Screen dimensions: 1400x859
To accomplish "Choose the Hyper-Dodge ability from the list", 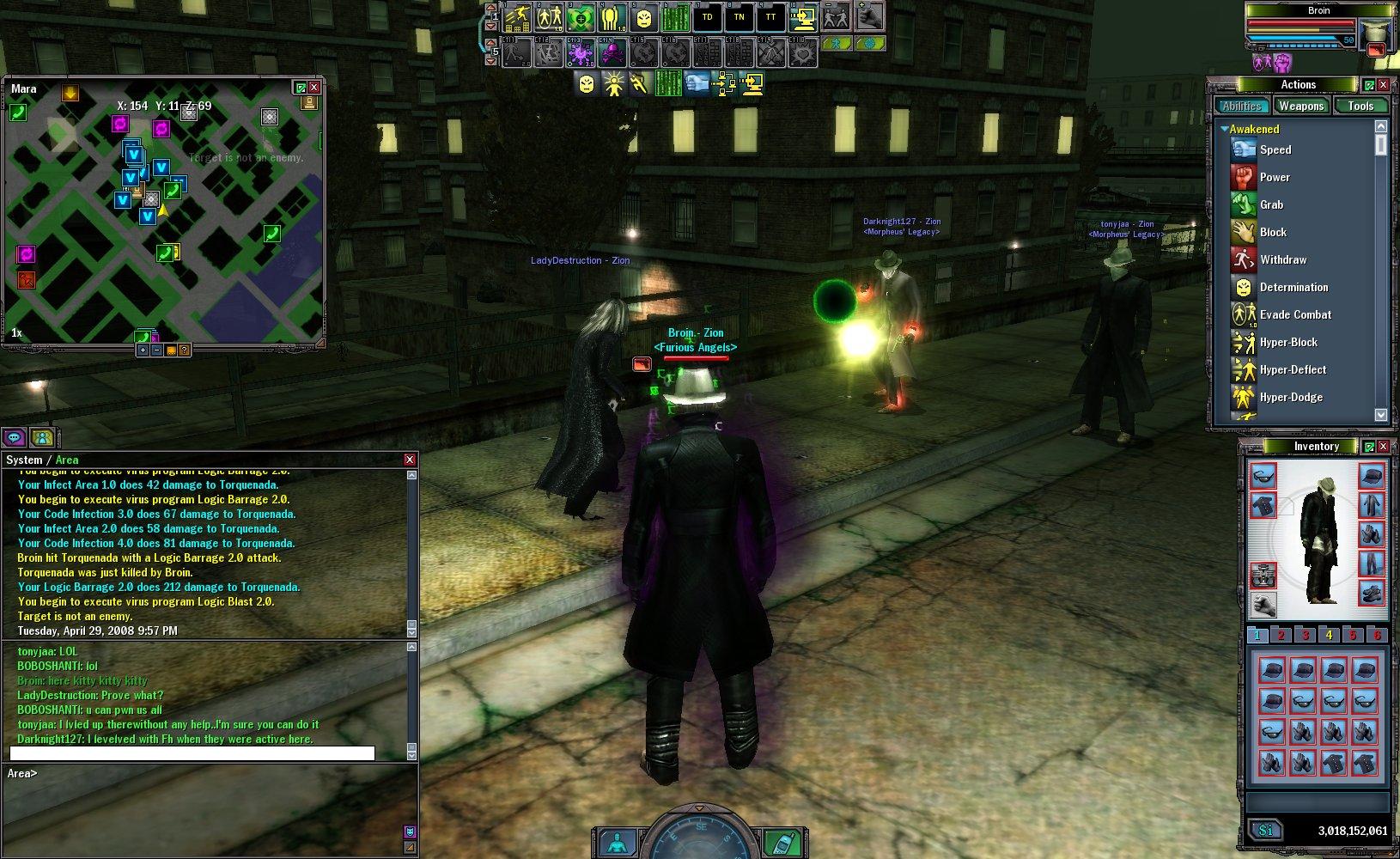I will 1290,397.
